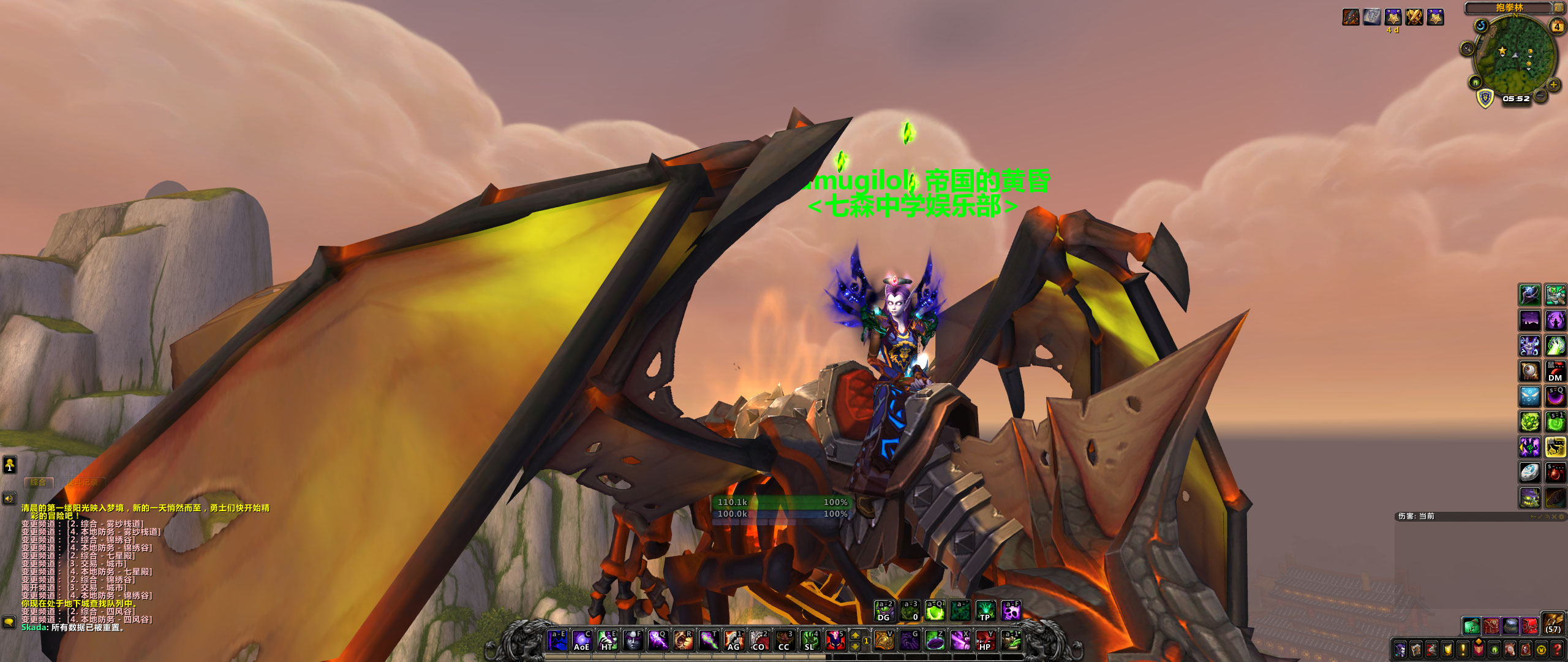Toggle the tracking icon on the minimap edge
Viewport: 1568px width, 662px height.
tap(1467, 47)
